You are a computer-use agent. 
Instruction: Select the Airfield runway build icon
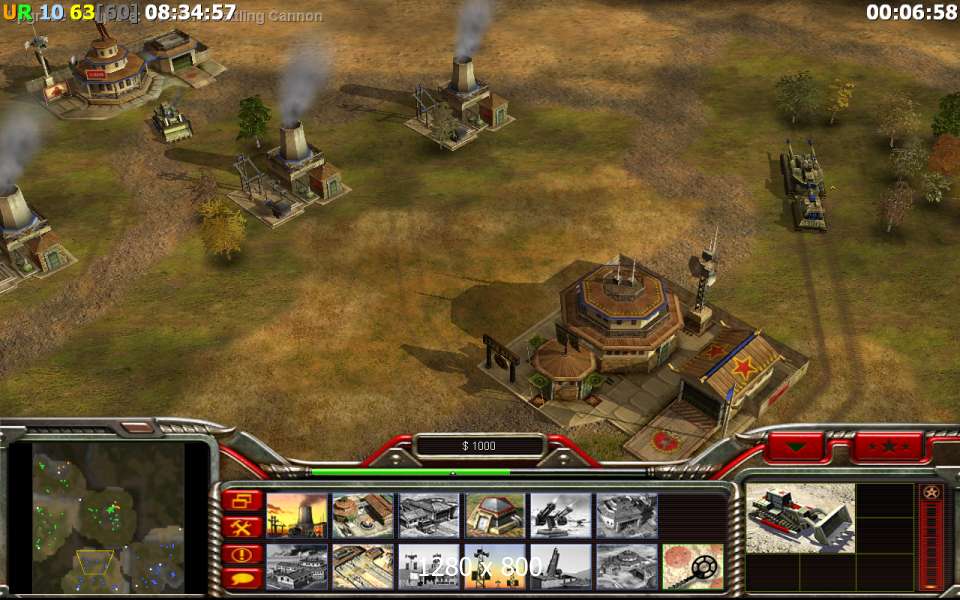point(363,566)
